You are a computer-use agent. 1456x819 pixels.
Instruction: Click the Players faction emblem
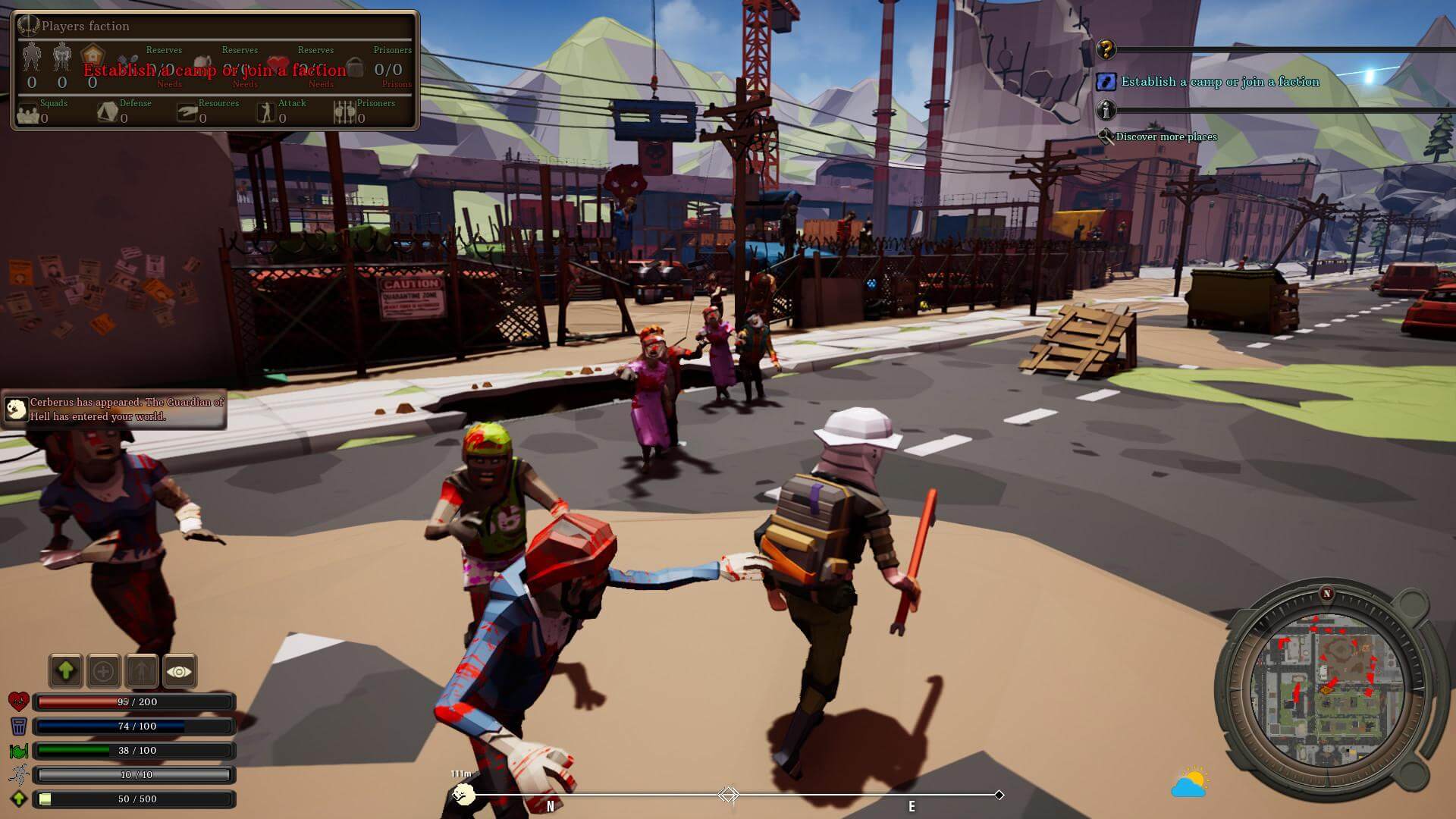[x=29, y=26]
